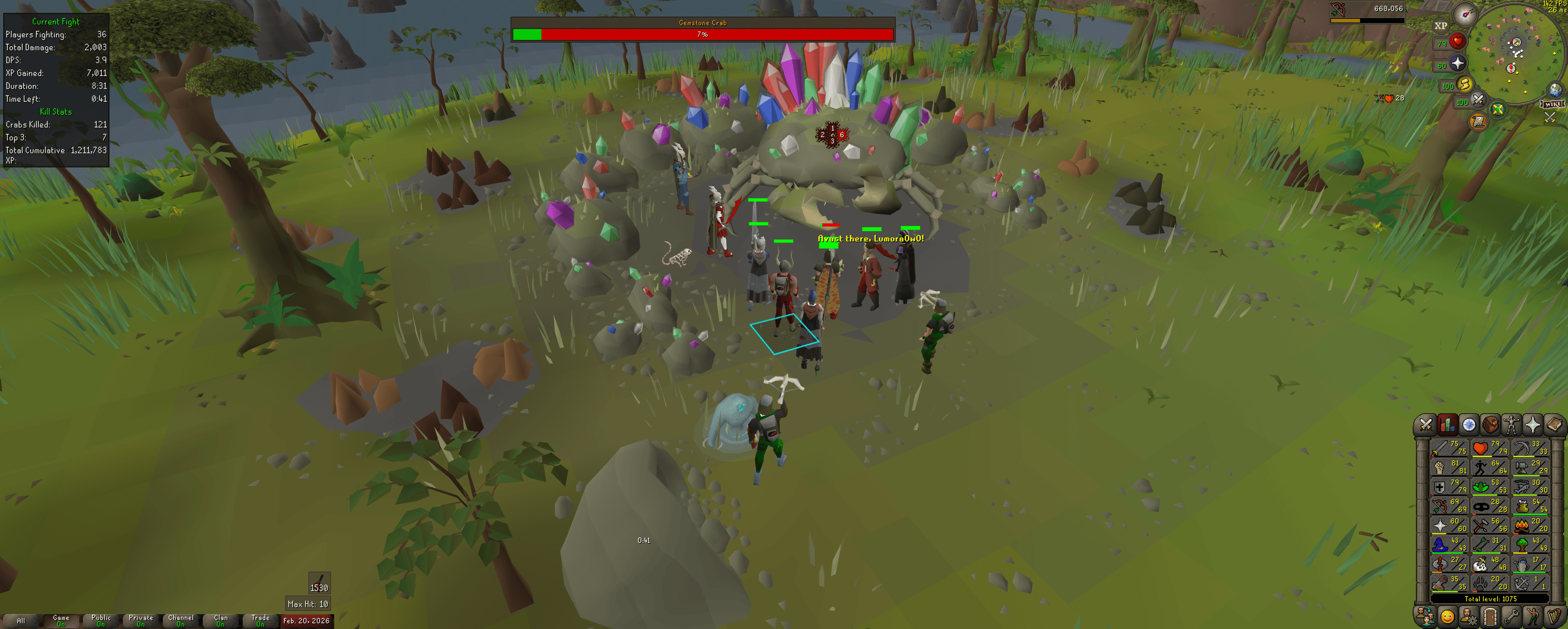The width and height of the screenshot is (1568, 629).
Task: Select the All chat tab
Action: [21, 620]
